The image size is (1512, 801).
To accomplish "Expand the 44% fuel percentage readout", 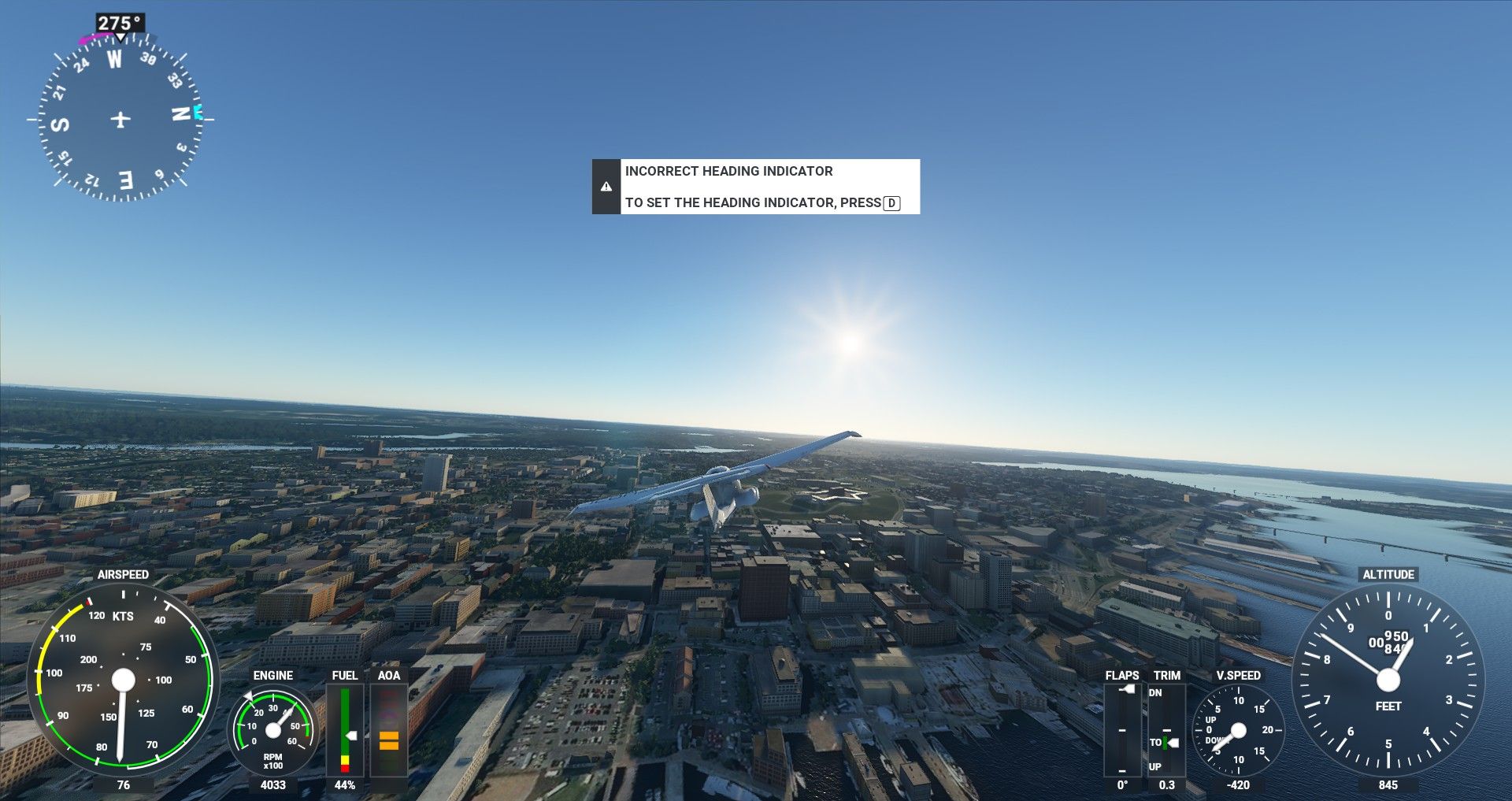I will point(346,785).
